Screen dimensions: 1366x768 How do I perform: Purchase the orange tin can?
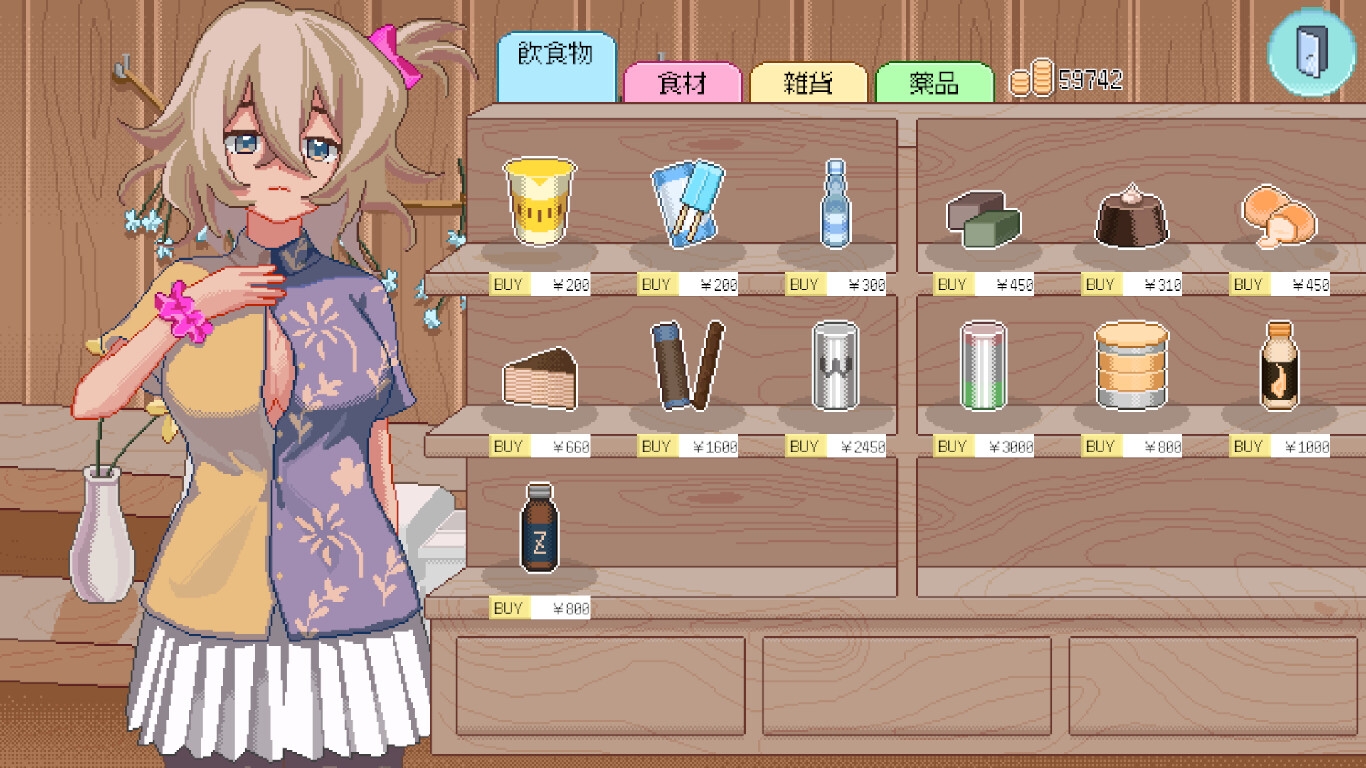(1100, 447)
